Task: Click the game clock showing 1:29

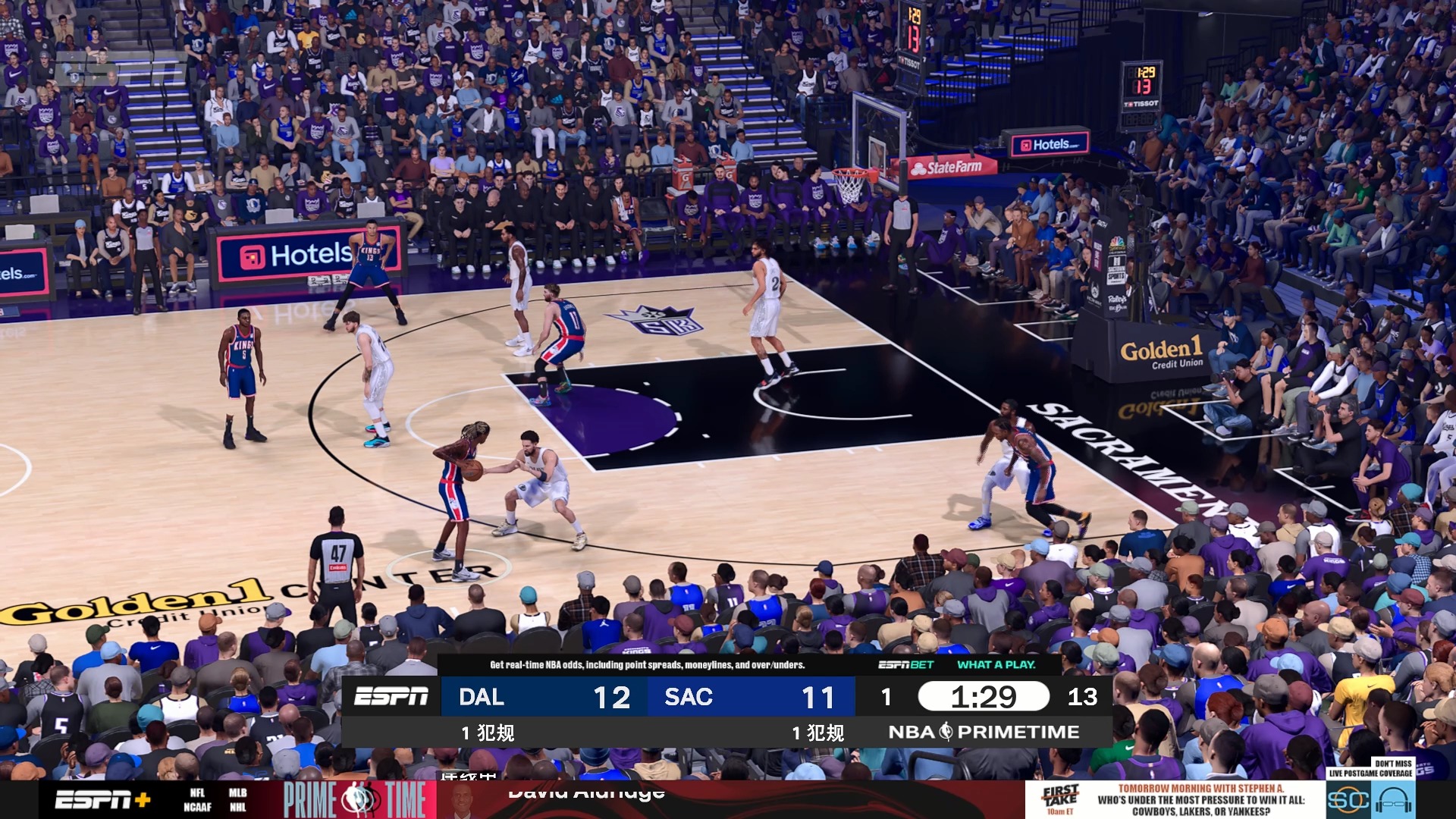Action: (x=984, y=697)
